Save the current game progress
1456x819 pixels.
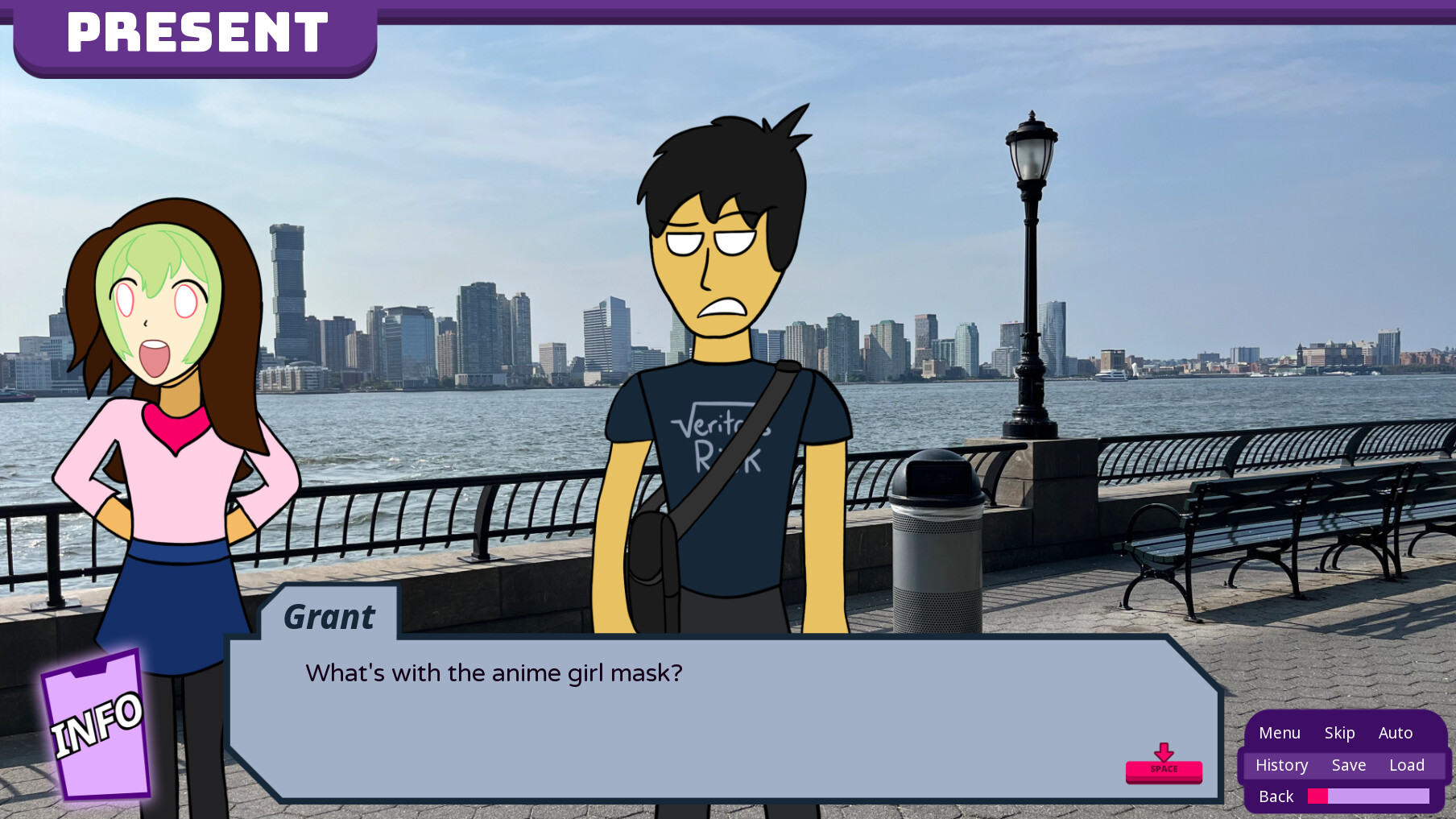1349,765
